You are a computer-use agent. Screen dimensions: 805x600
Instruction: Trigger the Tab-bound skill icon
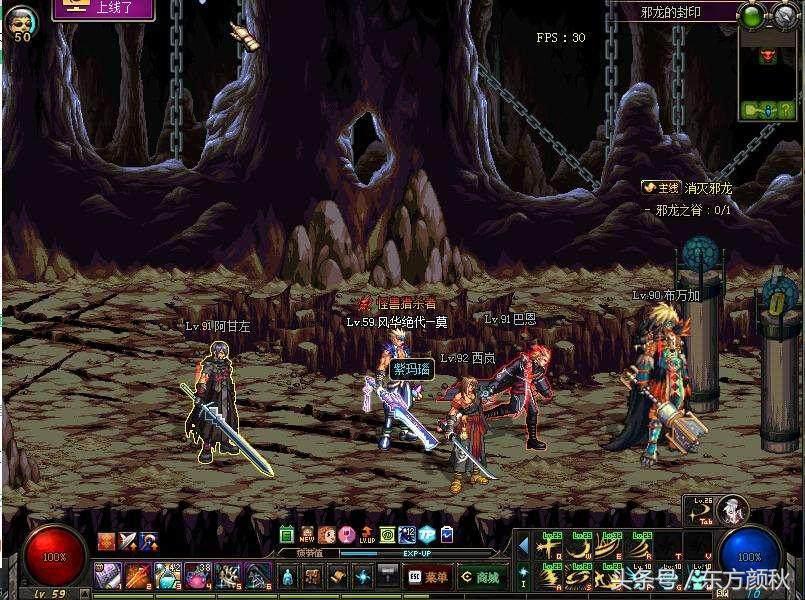pyautogui.click(x=700, y=510)
